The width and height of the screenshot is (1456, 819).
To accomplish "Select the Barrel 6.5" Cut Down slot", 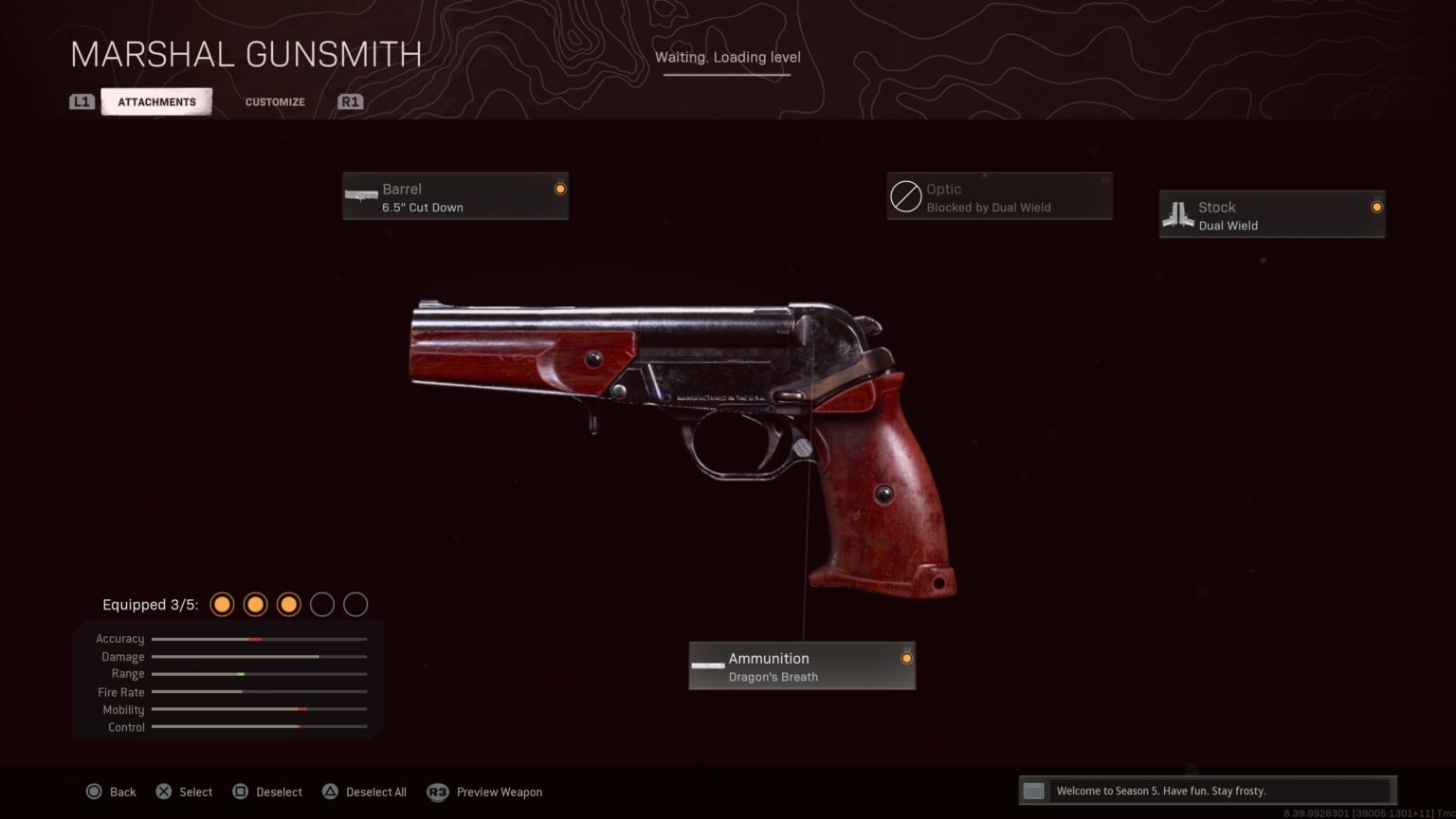I will point(455,197).
